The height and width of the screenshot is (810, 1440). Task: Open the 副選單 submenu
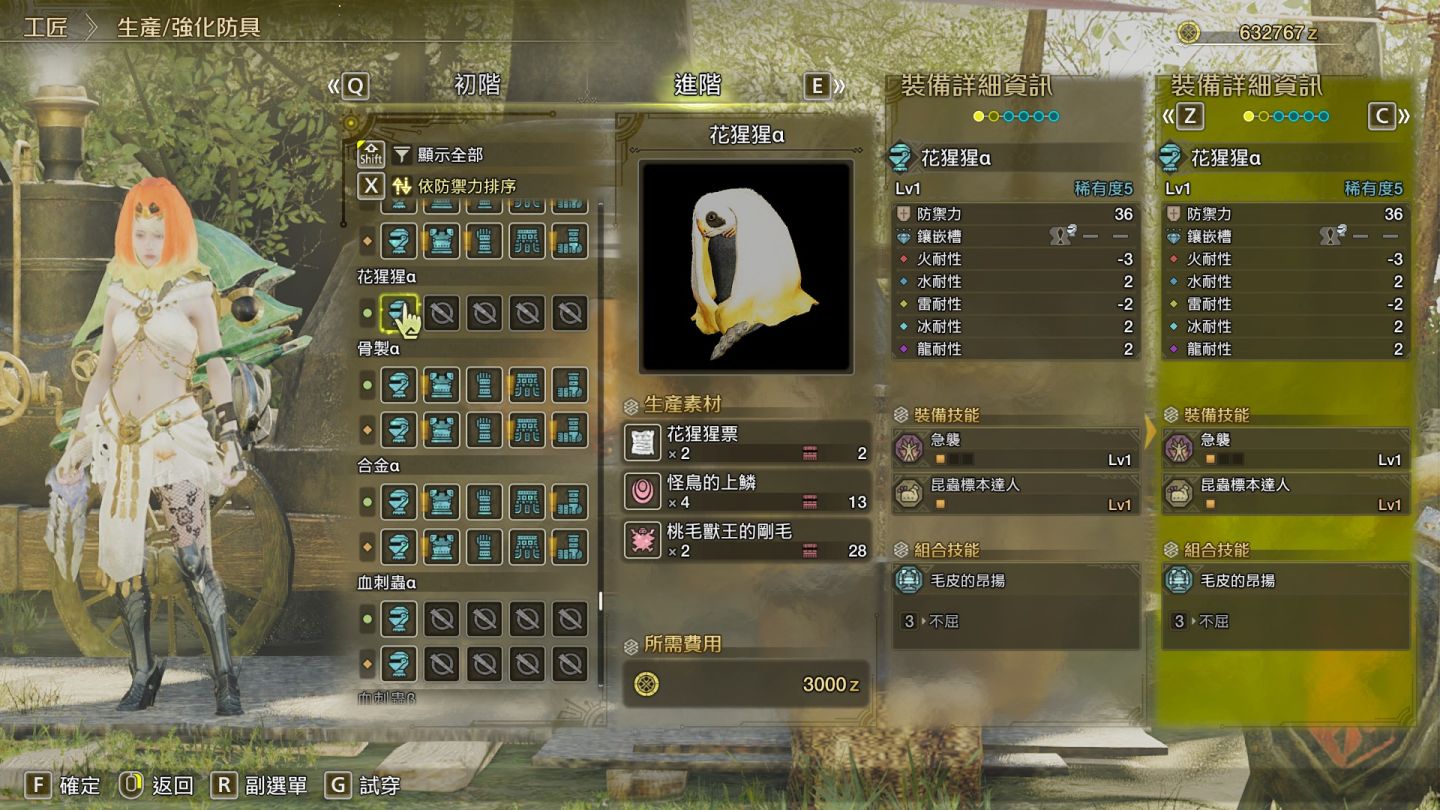point(260,785)
